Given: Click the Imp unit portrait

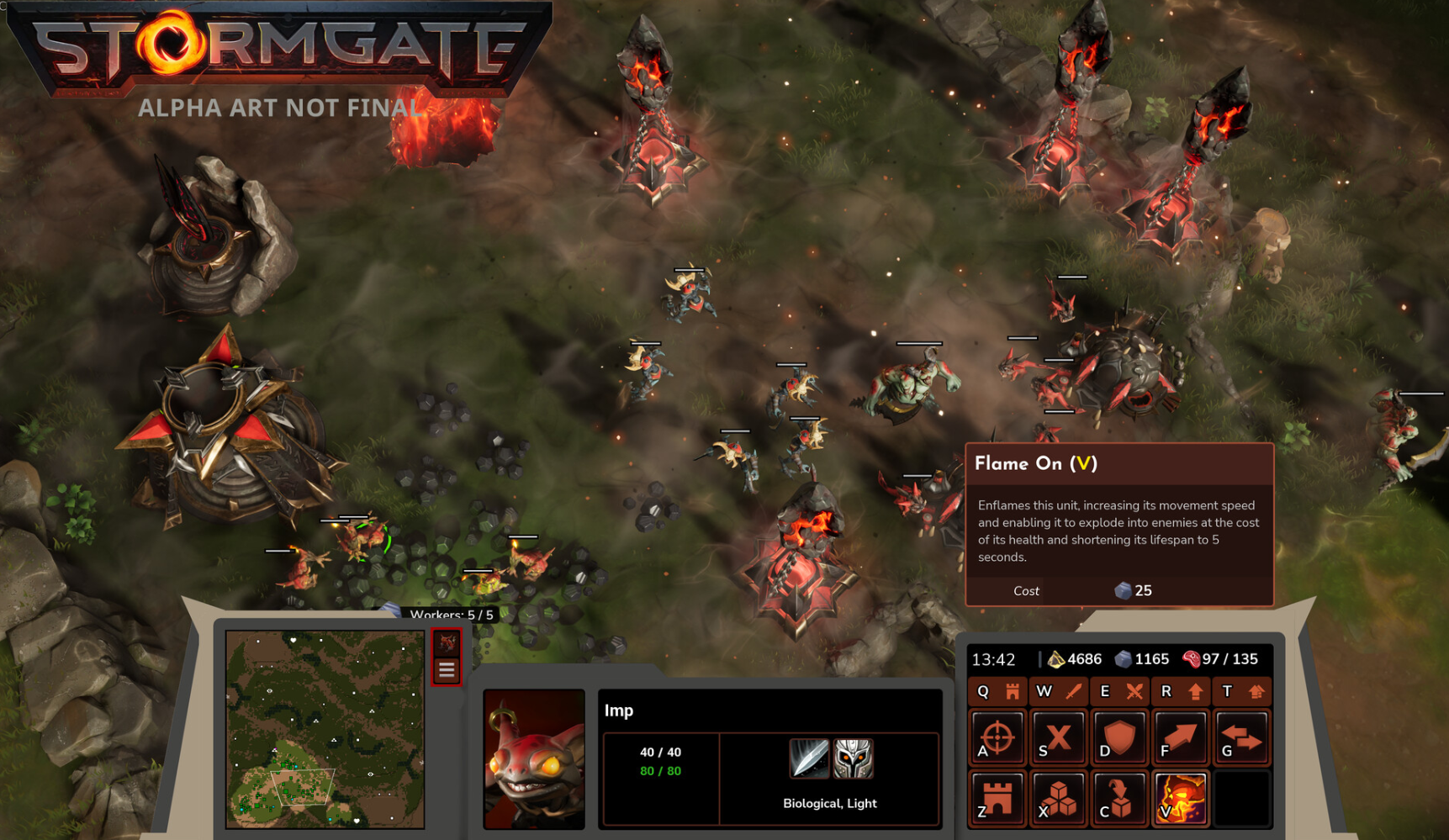Looking at the screenshot, I should (534, 759).
